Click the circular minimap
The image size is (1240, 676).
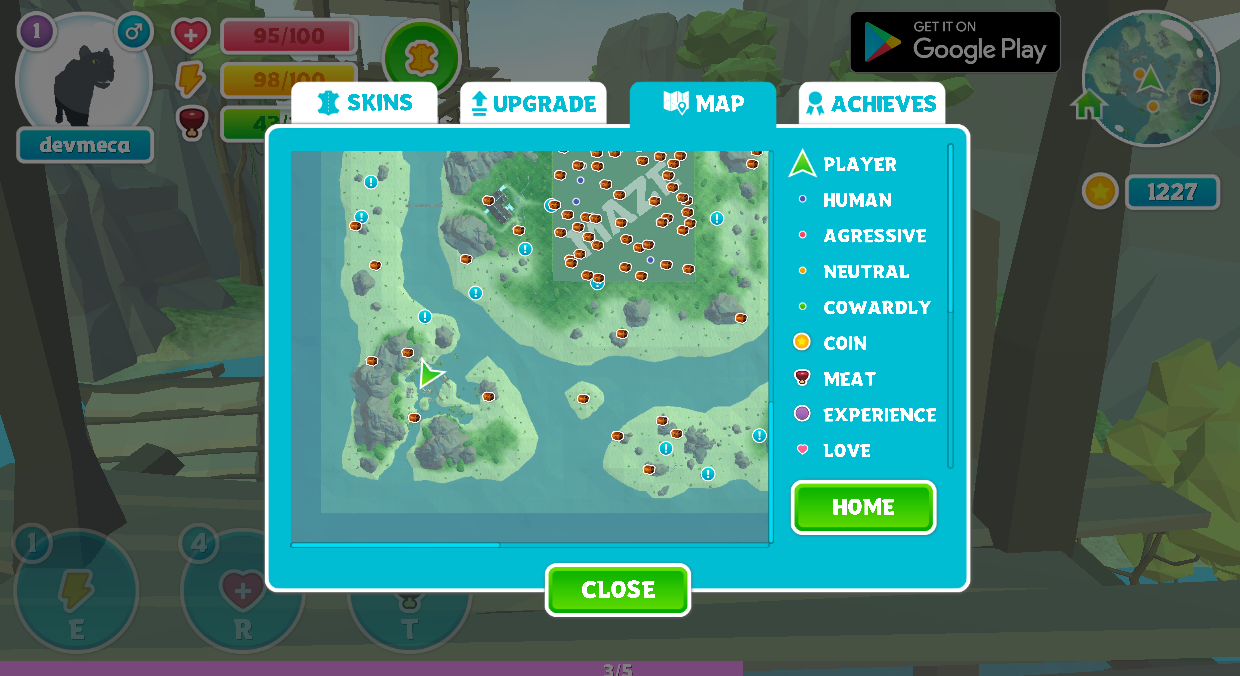point(1150,78)
